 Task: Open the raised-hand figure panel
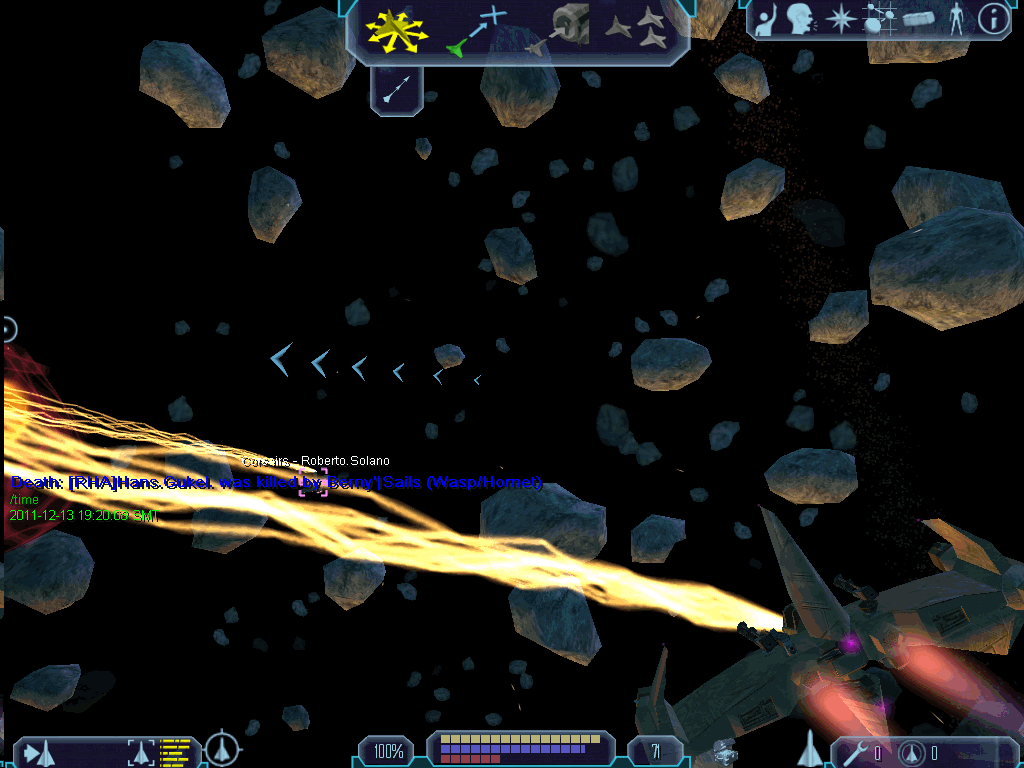click(766, 20)
